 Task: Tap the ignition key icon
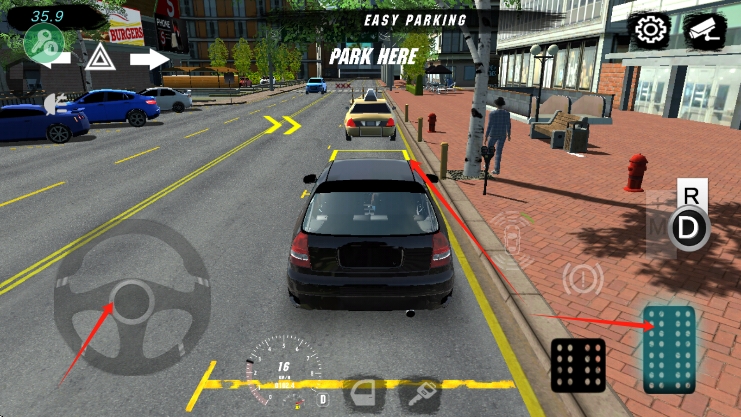420,393
